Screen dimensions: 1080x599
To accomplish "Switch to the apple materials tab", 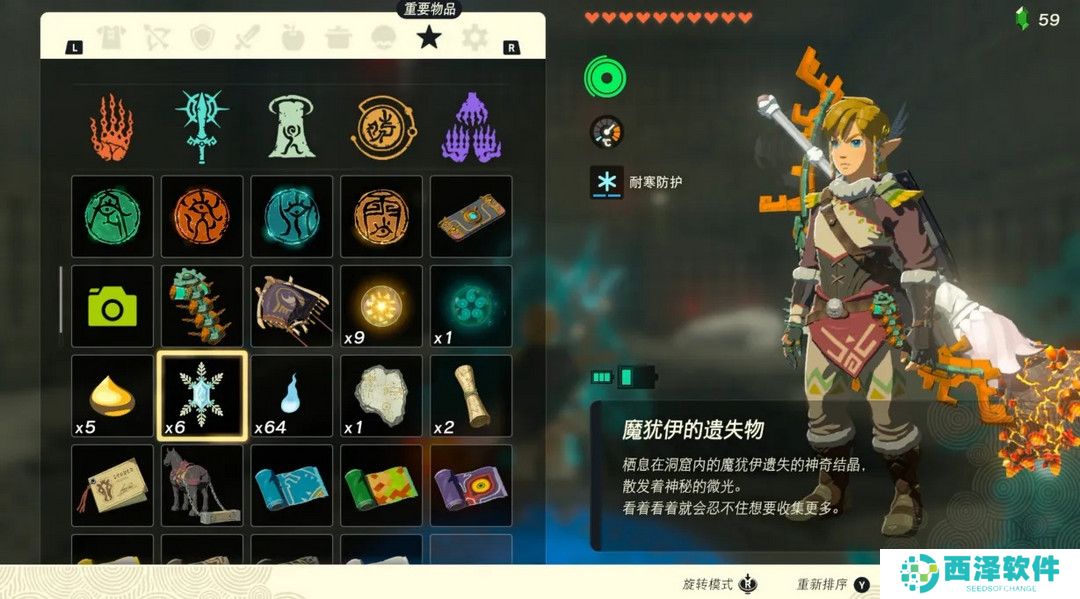I will click(x=292, y=38).
